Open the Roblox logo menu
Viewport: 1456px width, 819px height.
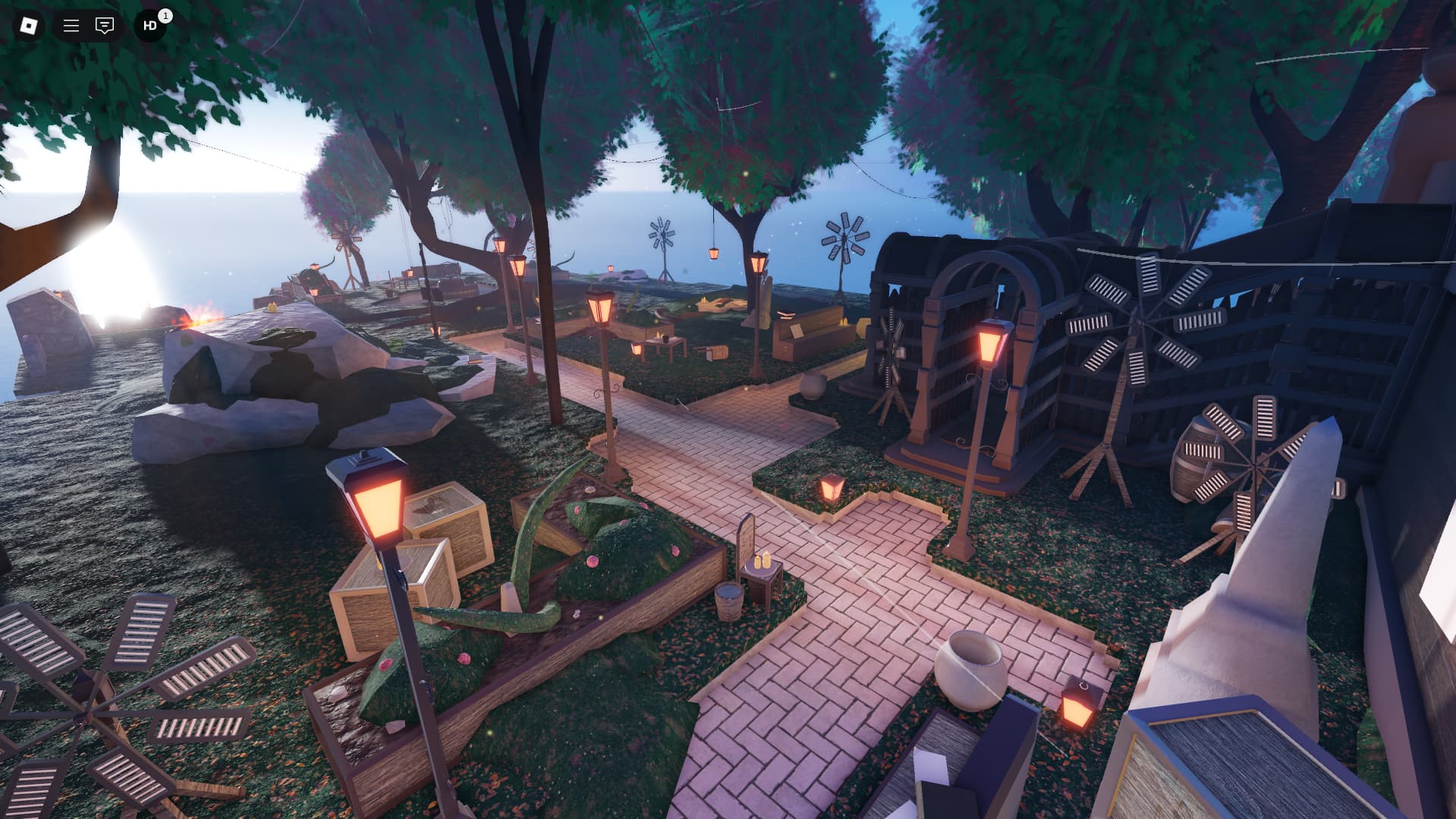[x=28, y=26]
